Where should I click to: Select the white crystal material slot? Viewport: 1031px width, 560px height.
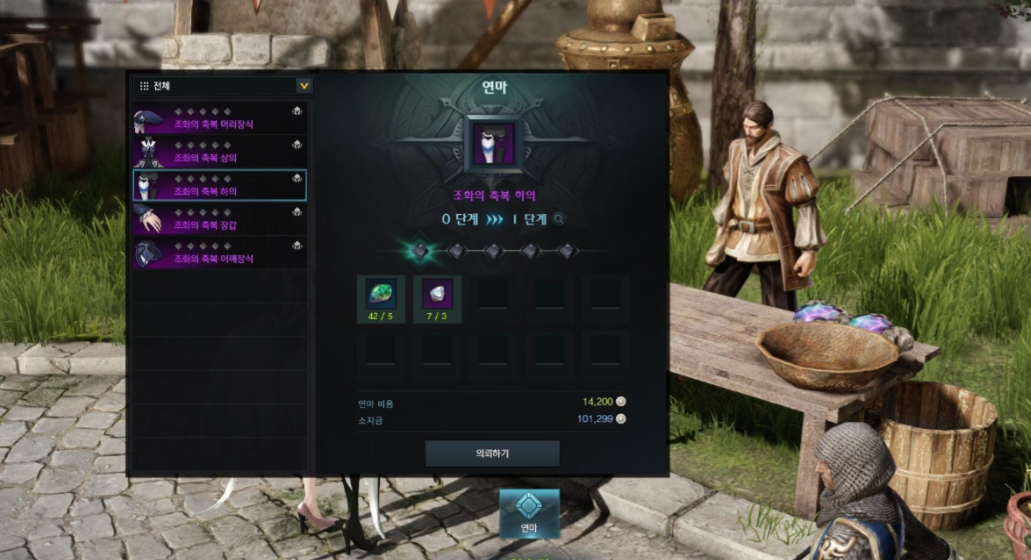437,299
